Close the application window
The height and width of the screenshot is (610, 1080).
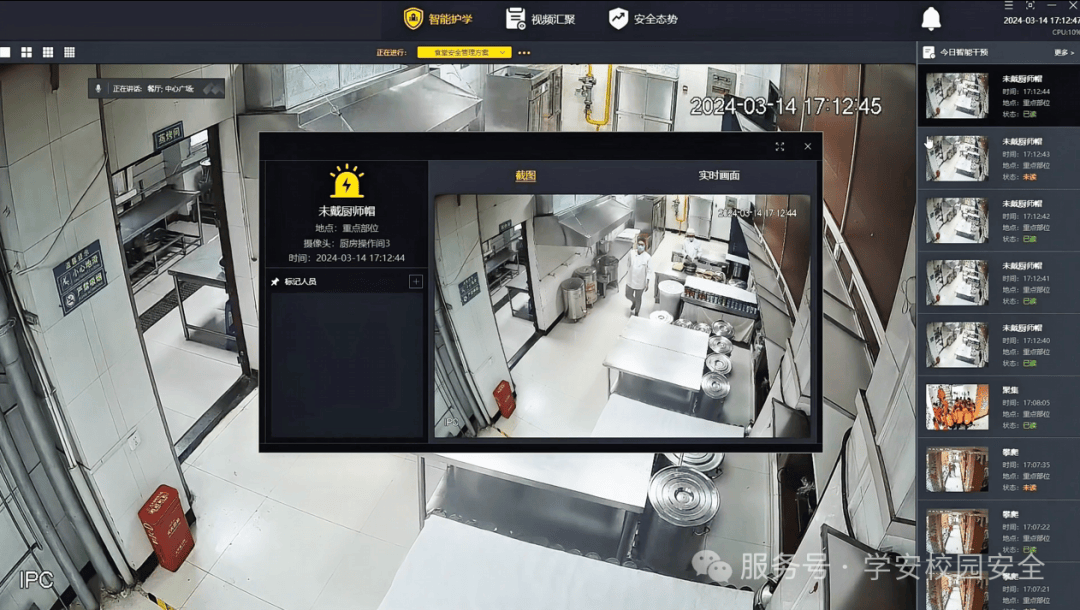[1073, 6]
